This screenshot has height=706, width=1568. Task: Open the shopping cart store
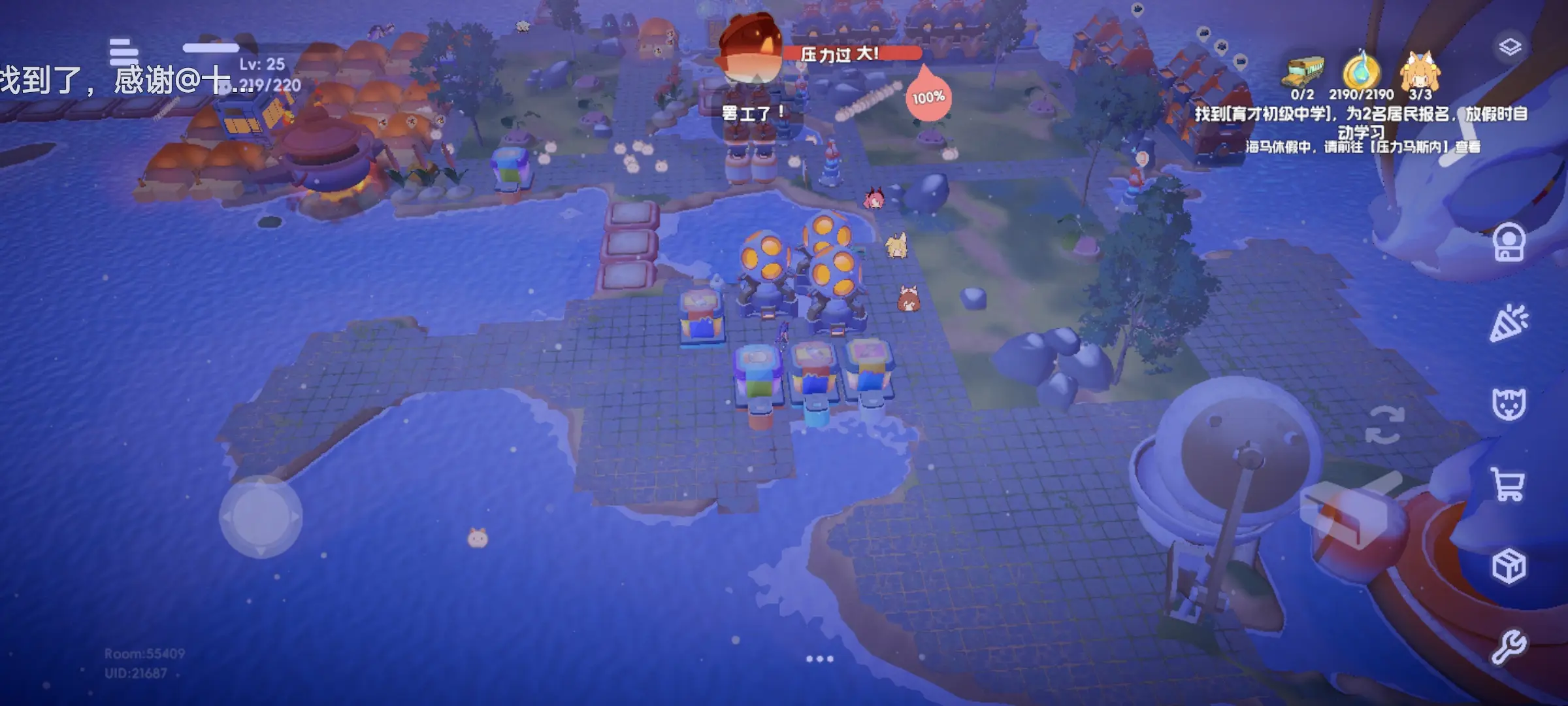point(1509,484)
